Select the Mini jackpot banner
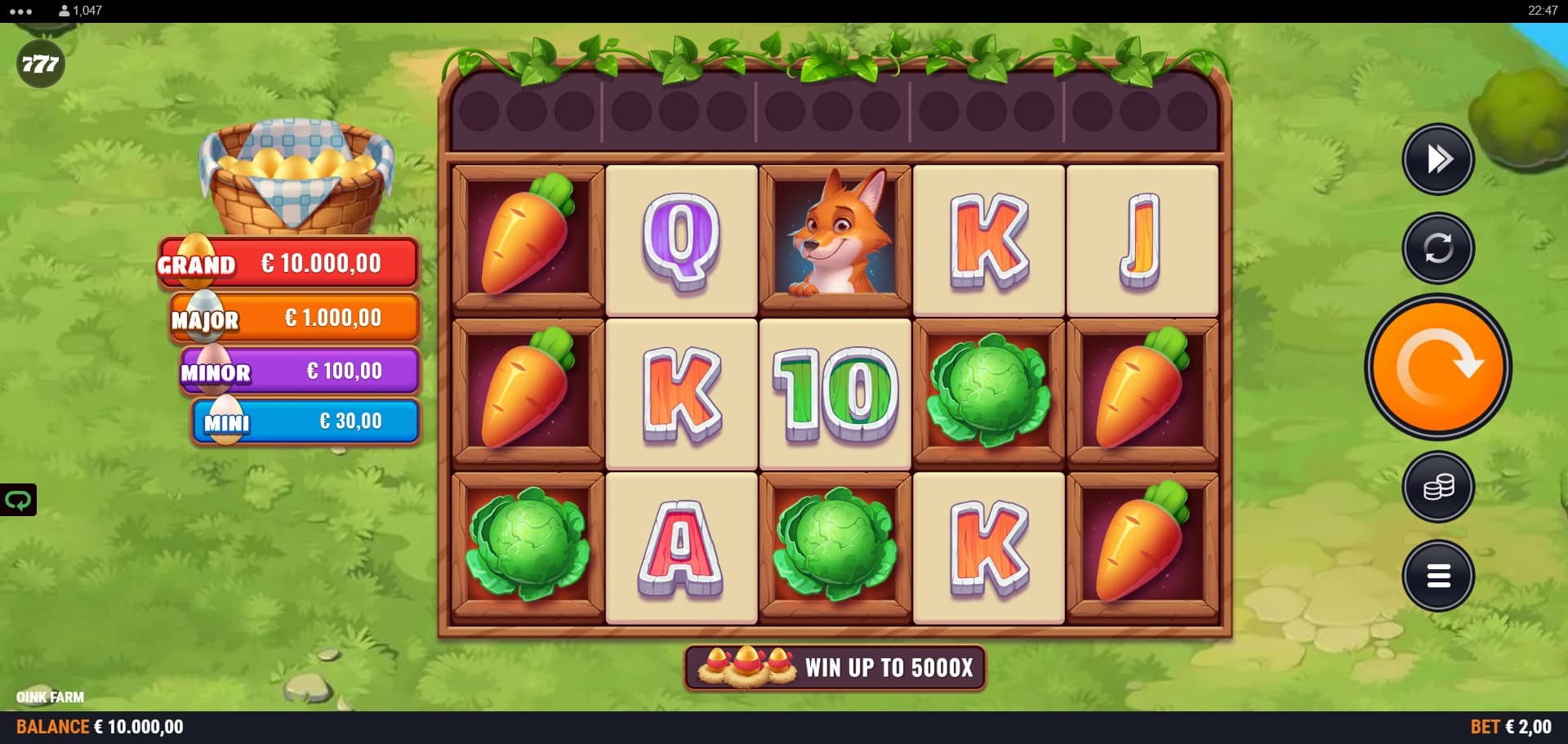Screen dimensions: 1568x744 306,421
